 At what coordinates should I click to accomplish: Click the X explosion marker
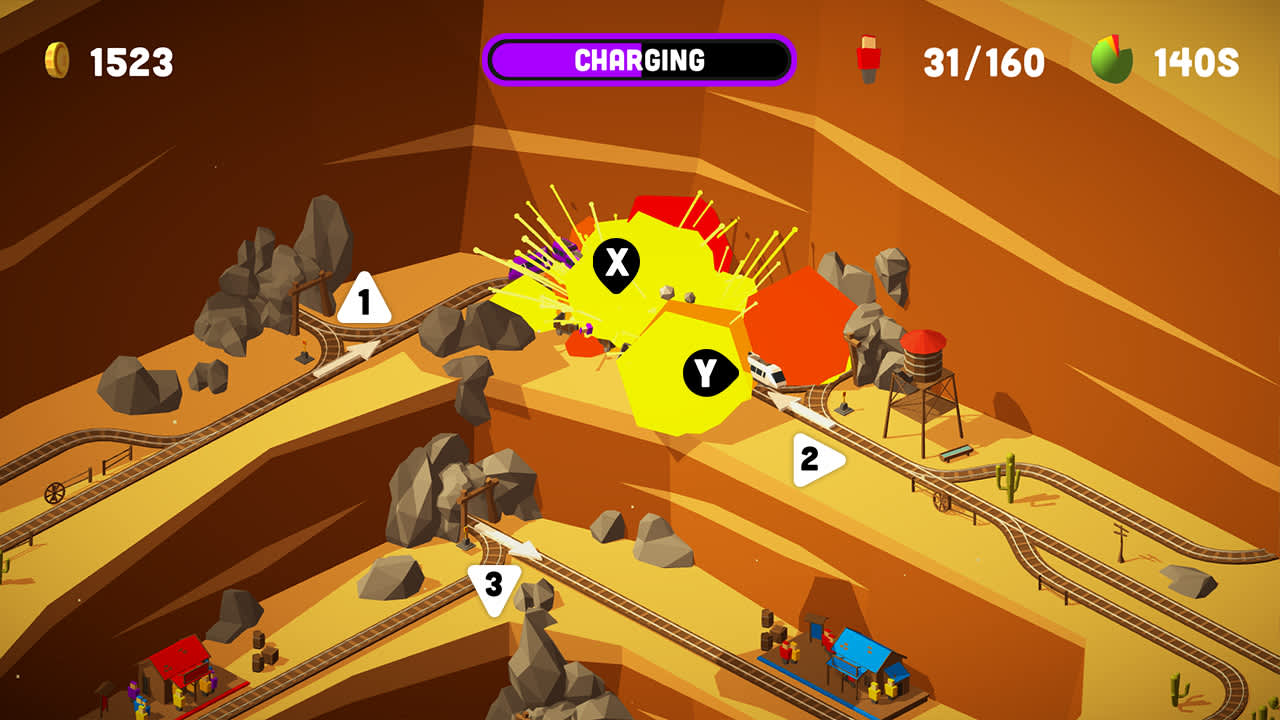pos(617,260)
